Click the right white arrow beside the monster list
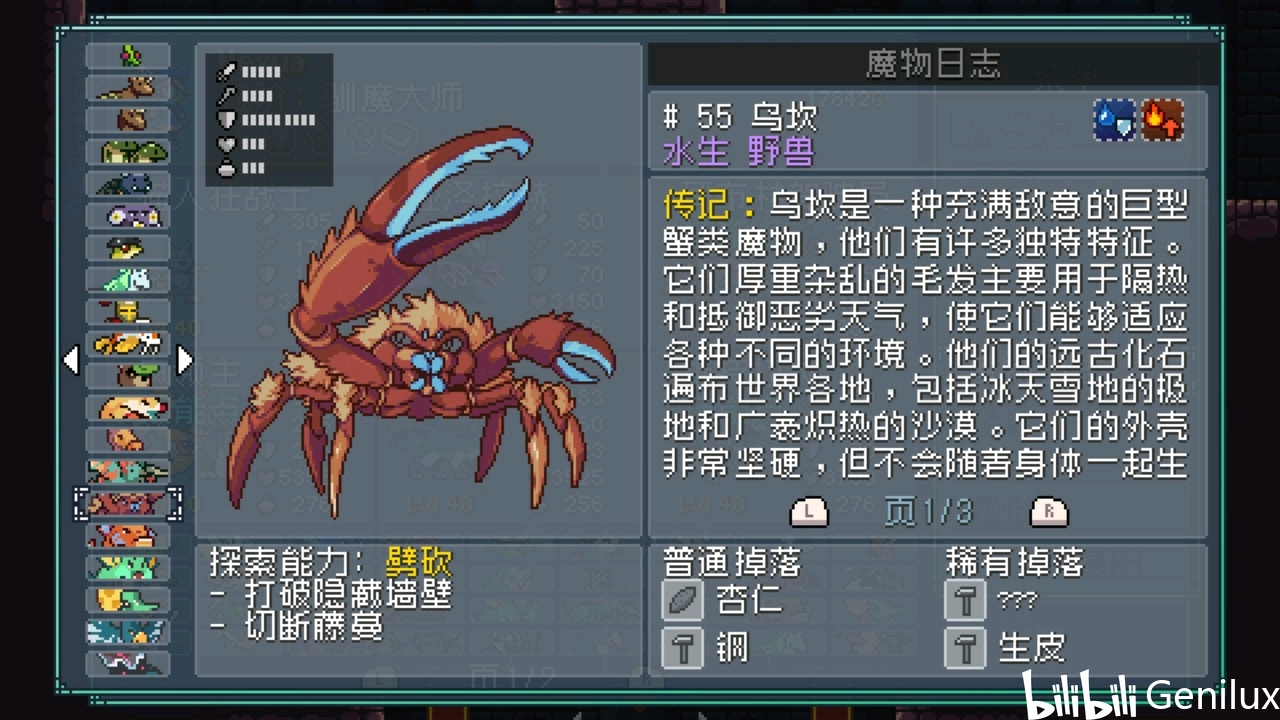This screenshot has width=1280, height=720. click(185, 360)
